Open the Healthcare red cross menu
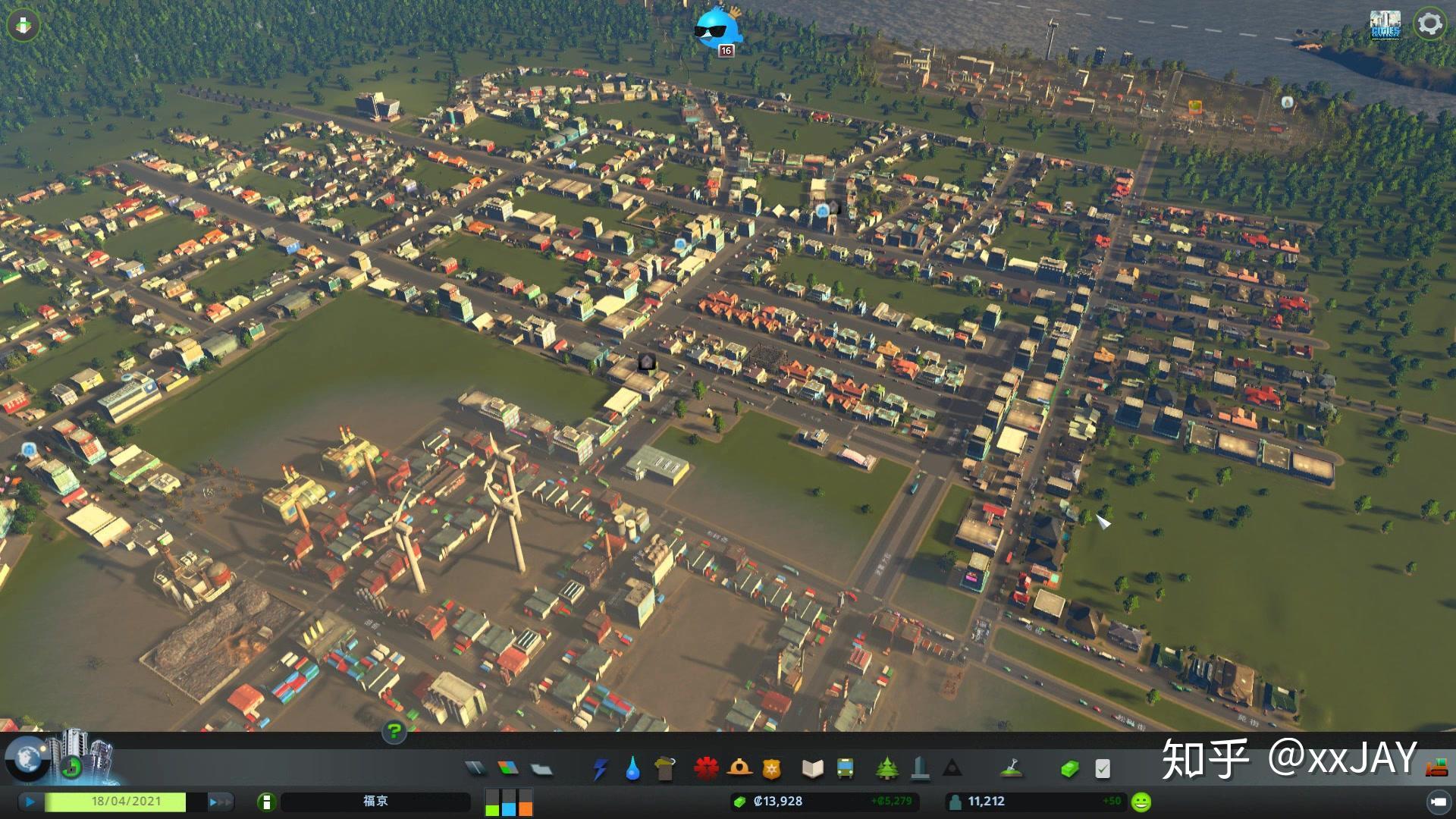This screenshot has width=1456, height=819. point(706,769)
